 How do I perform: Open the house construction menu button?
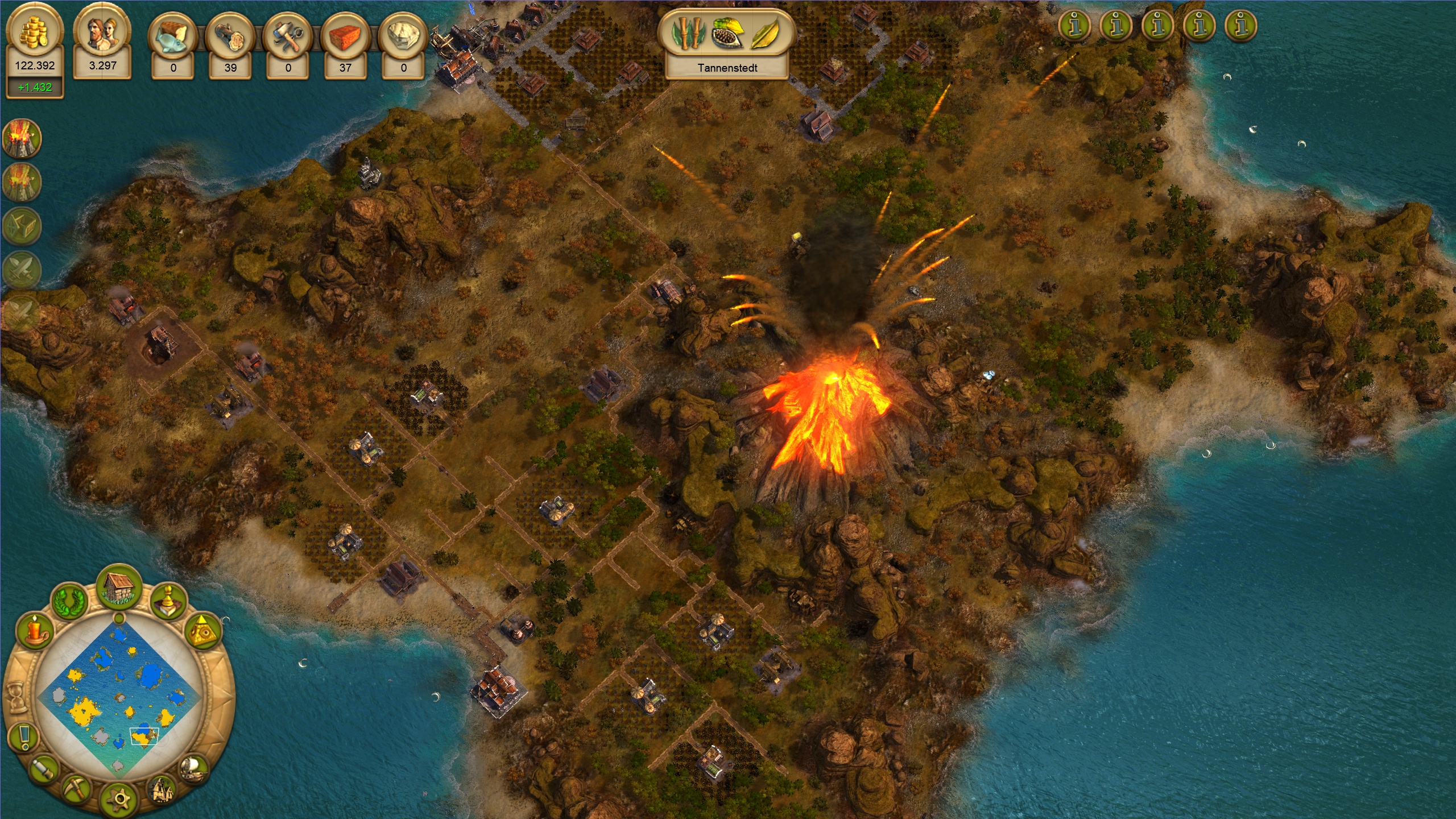click(x=119, y=588)
